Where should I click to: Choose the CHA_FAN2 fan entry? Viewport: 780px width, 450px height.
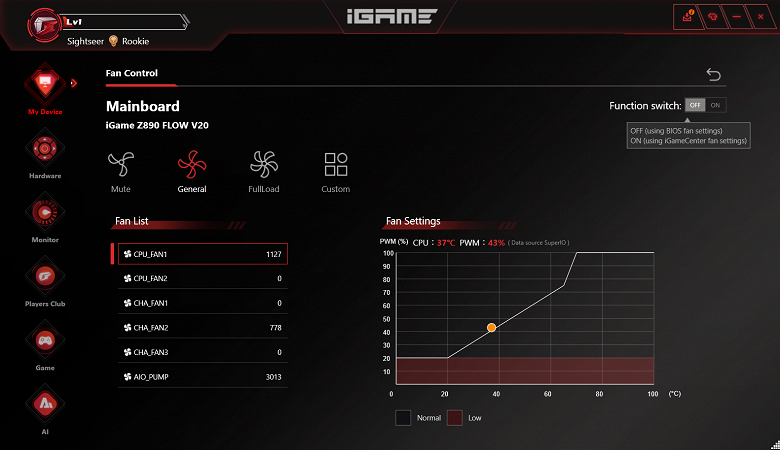click(202, 328)
